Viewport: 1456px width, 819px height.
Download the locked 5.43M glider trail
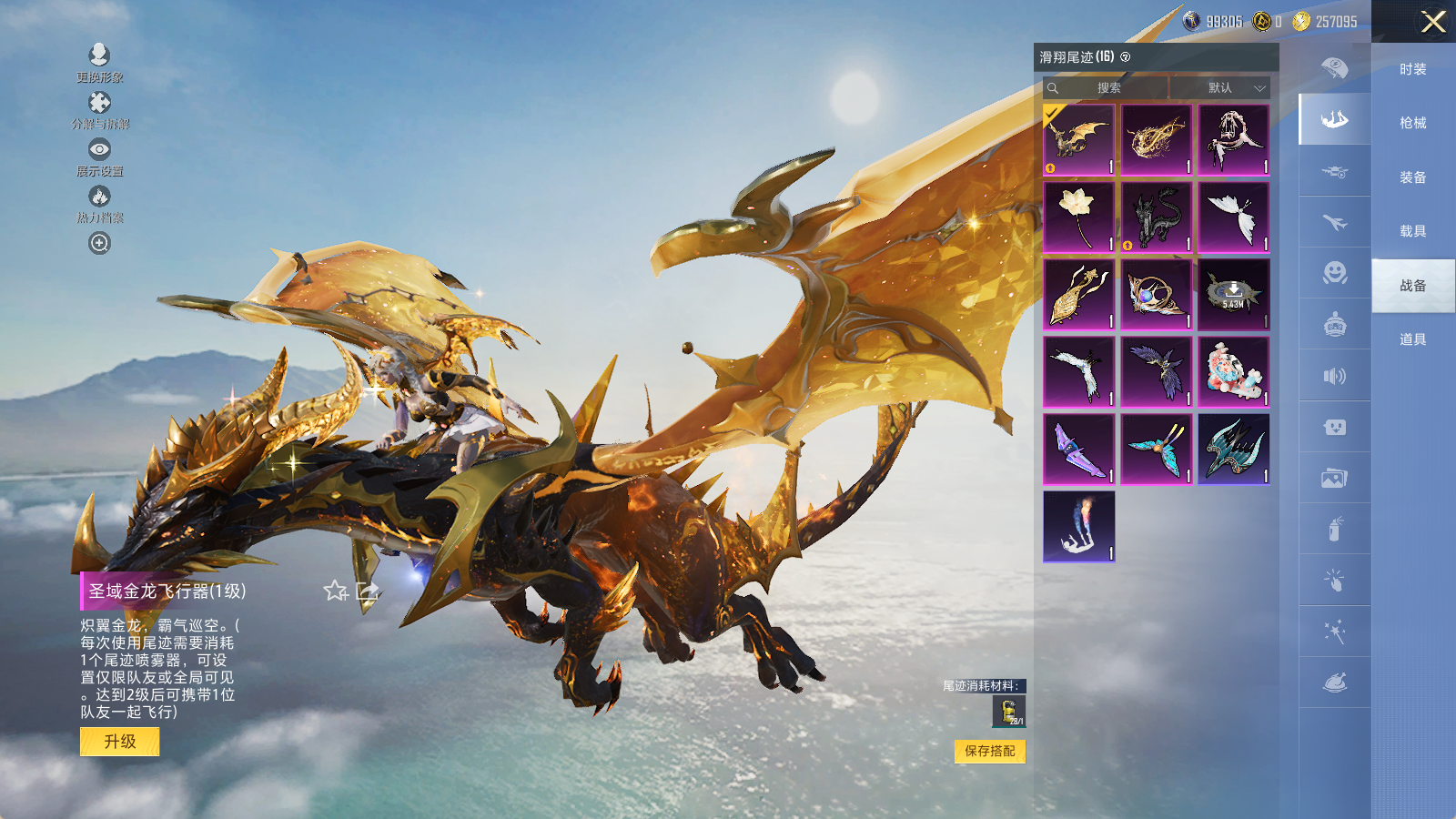[x=1233, y=294]
